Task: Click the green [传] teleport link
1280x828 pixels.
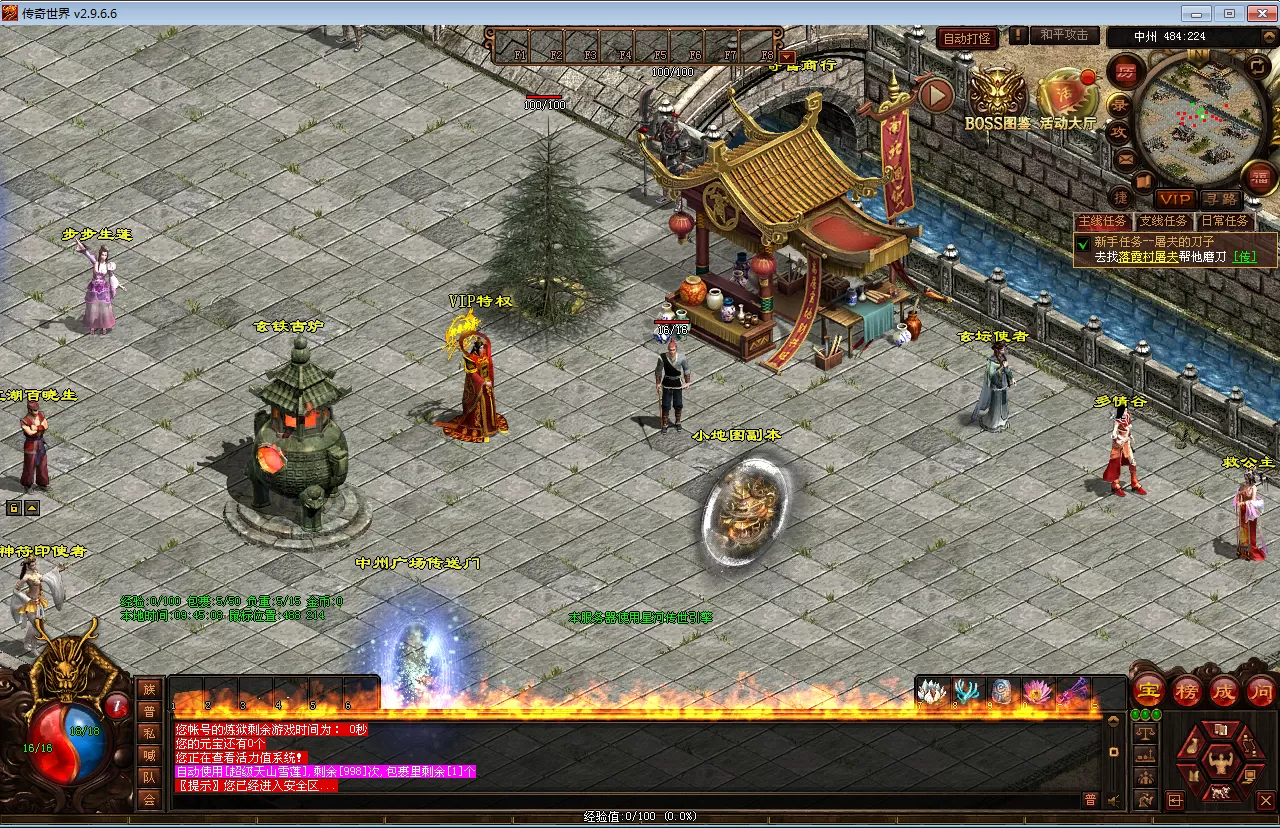Action: (1245, 257)
